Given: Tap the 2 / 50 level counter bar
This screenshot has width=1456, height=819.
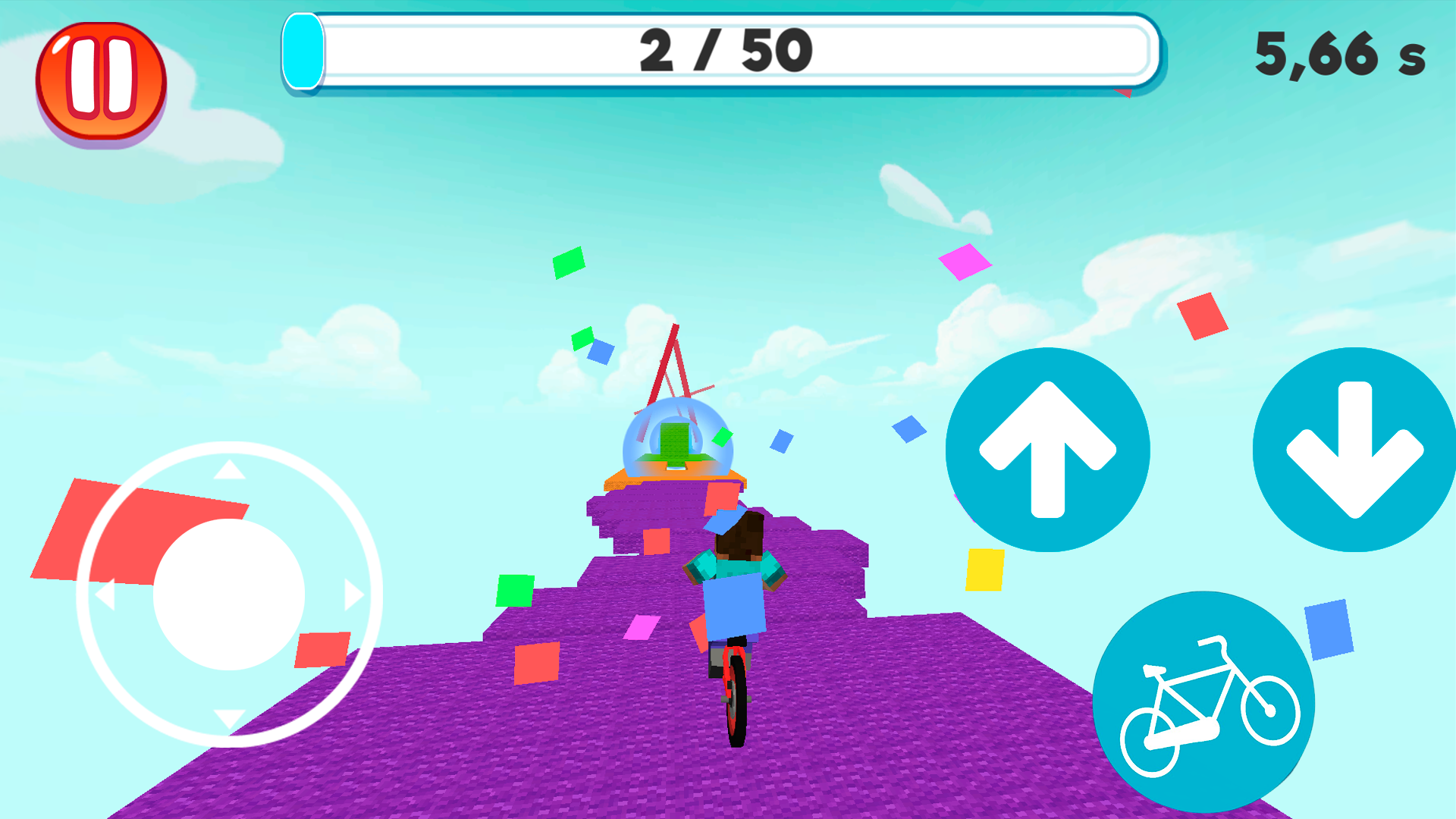Looking at the screenshot, I should 724,50.
